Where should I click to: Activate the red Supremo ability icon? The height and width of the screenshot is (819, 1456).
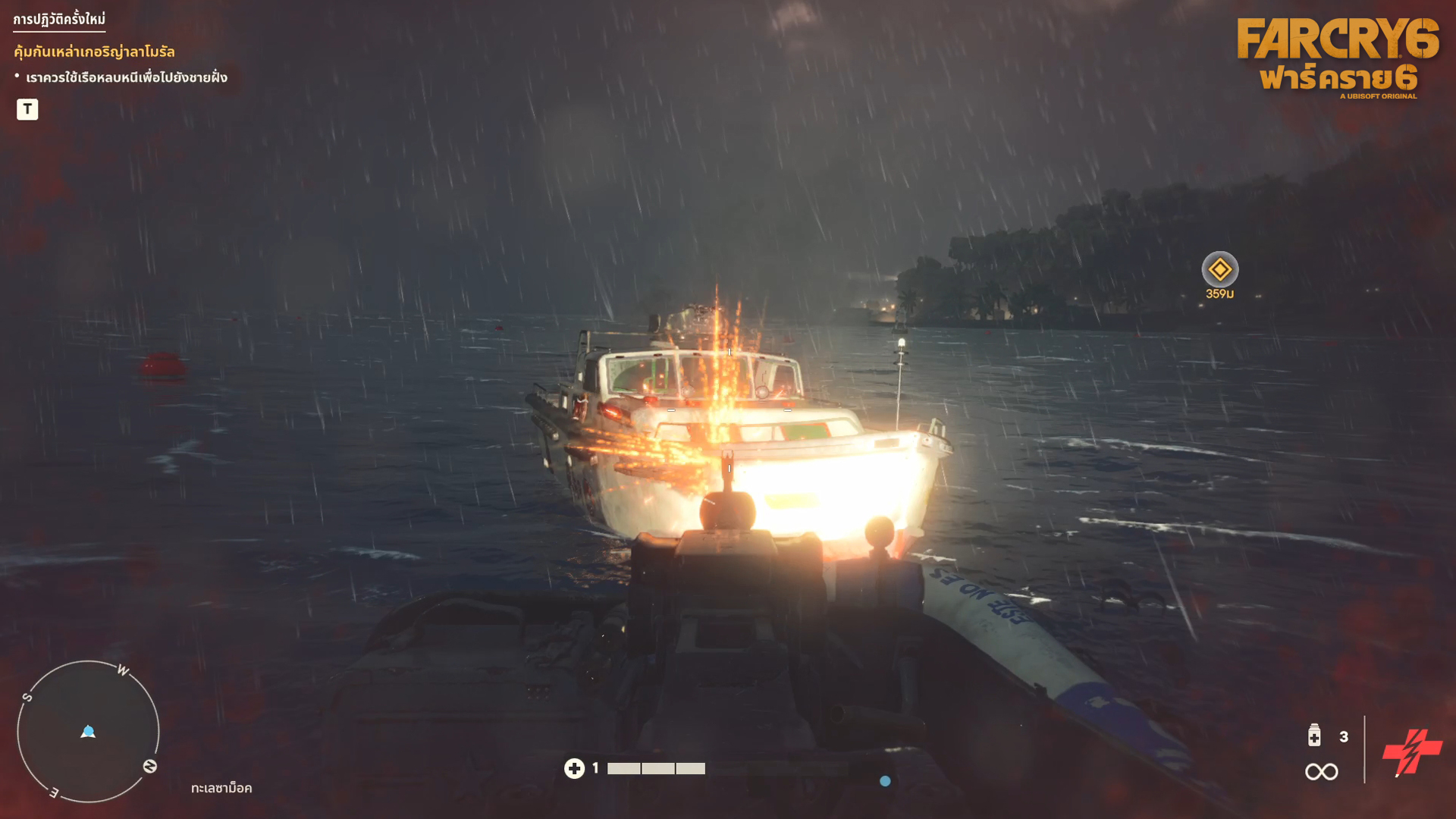[1411, 752]
